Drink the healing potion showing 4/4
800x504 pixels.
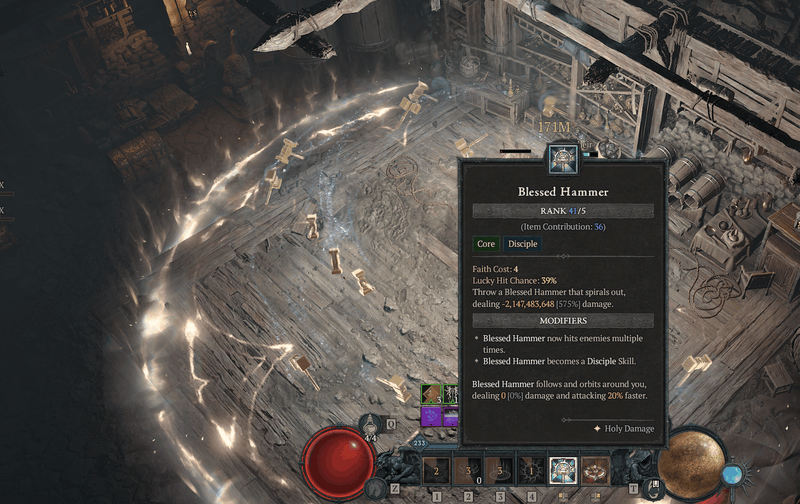[x=371, y=426]
